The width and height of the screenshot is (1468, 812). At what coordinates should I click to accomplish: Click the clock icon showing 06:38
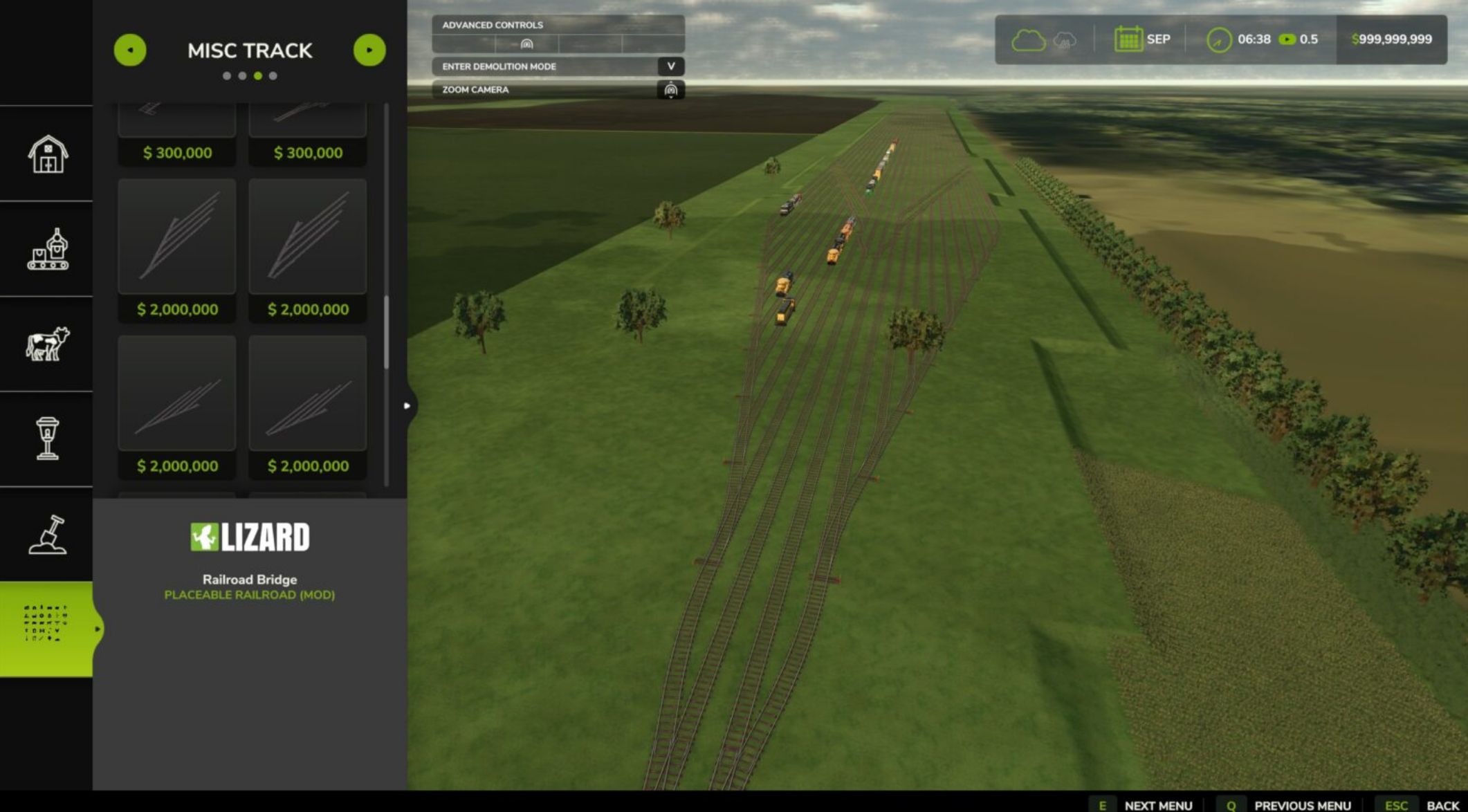1220,39
